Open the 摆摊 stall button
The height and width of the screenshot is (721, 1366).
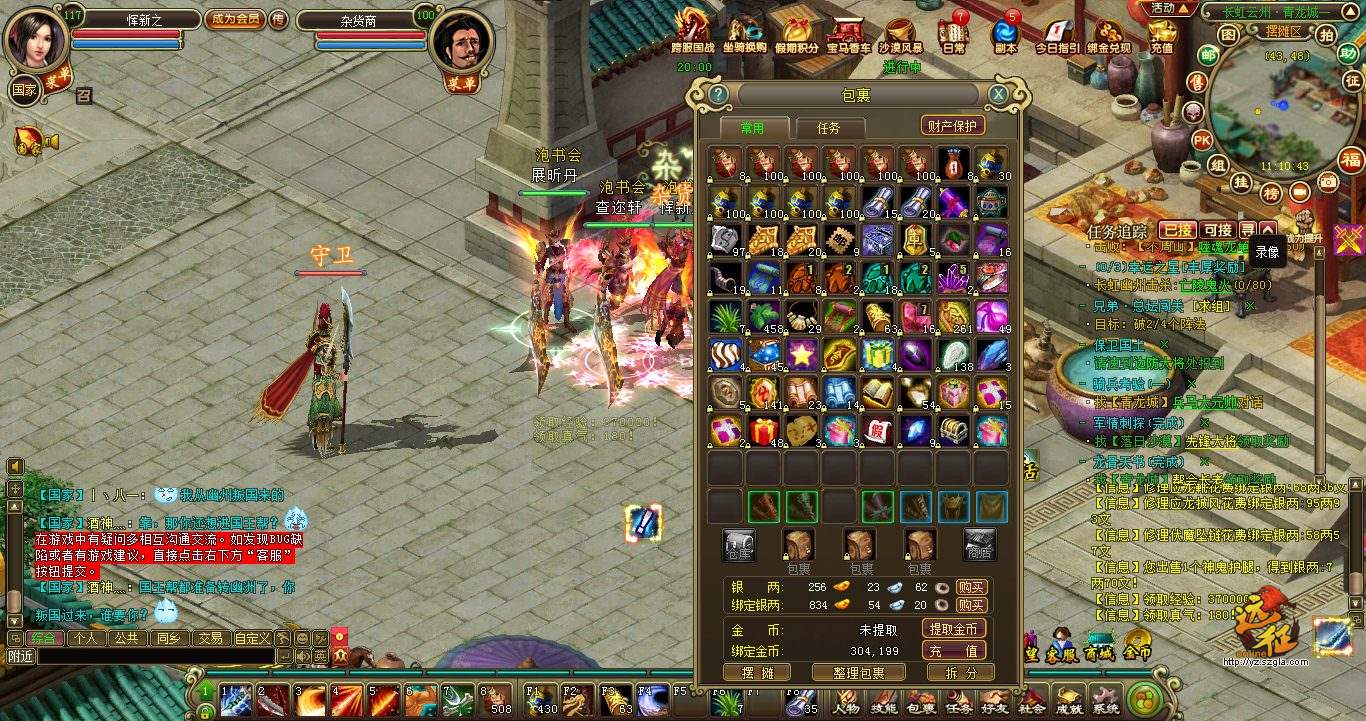pos(756,673)
